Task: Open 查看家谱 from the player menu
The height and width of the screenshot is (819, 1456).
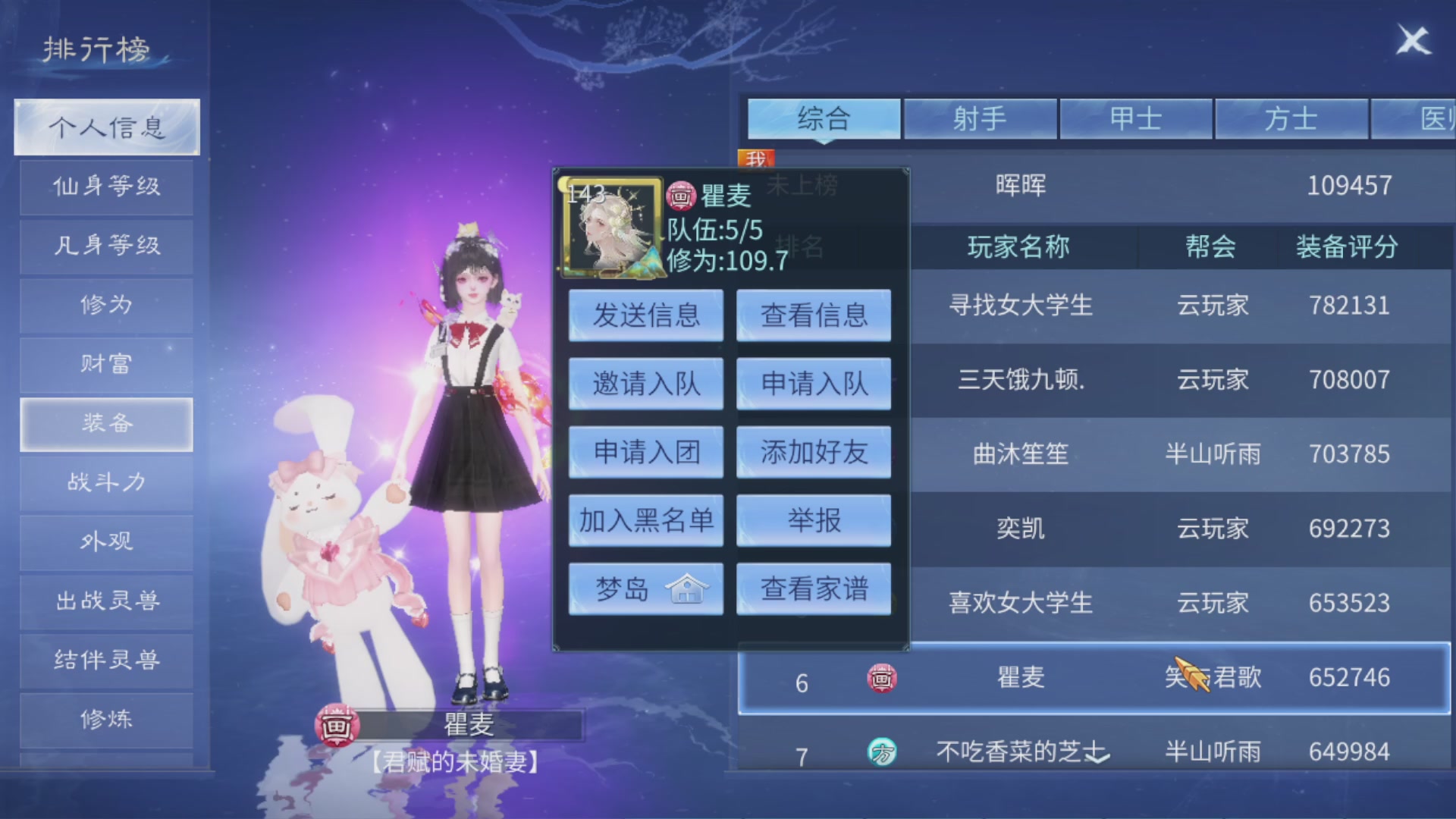Action: click(813, 588)
